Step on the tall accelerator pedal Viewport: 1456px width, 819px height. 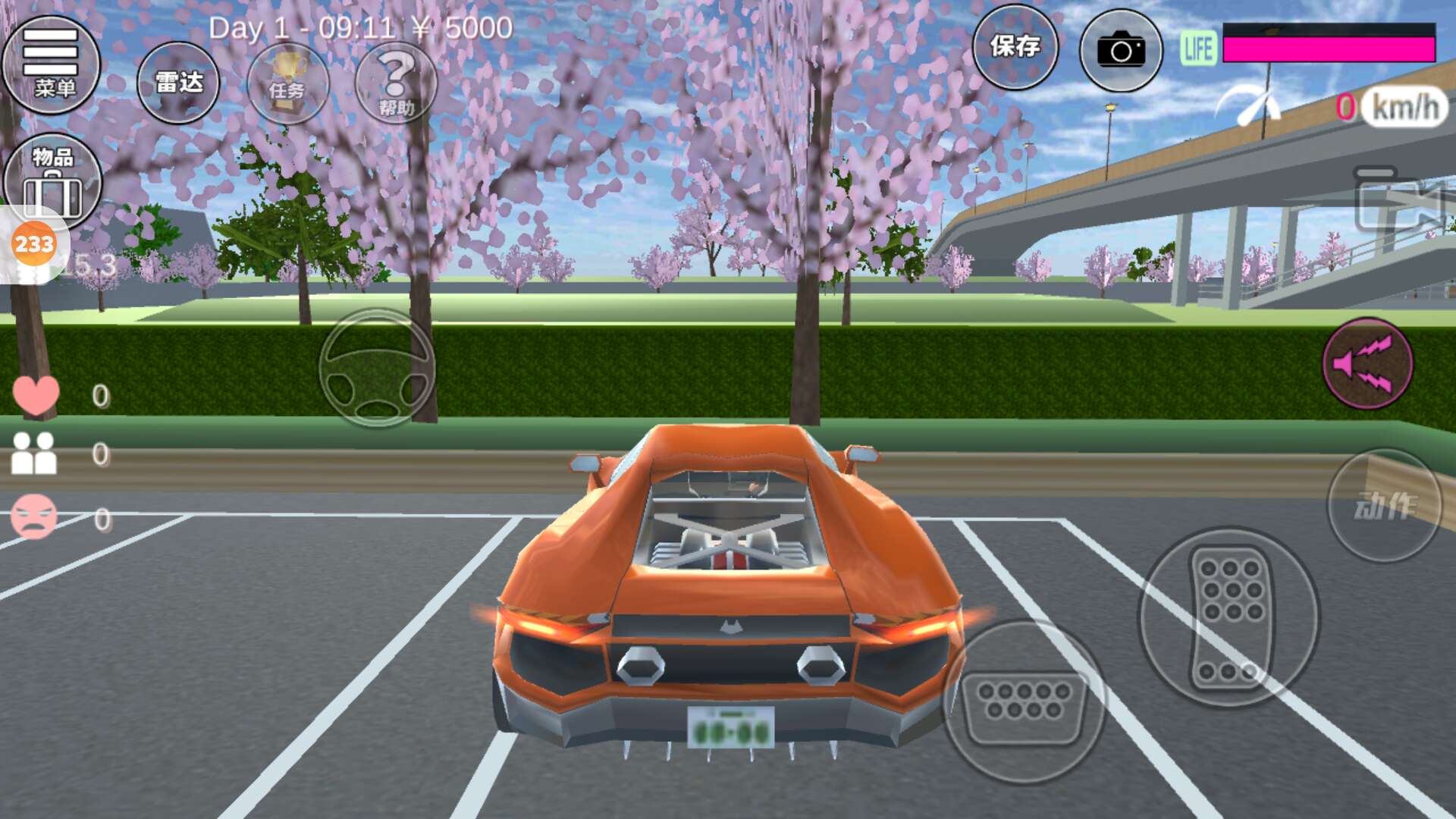coord(1229,617)
